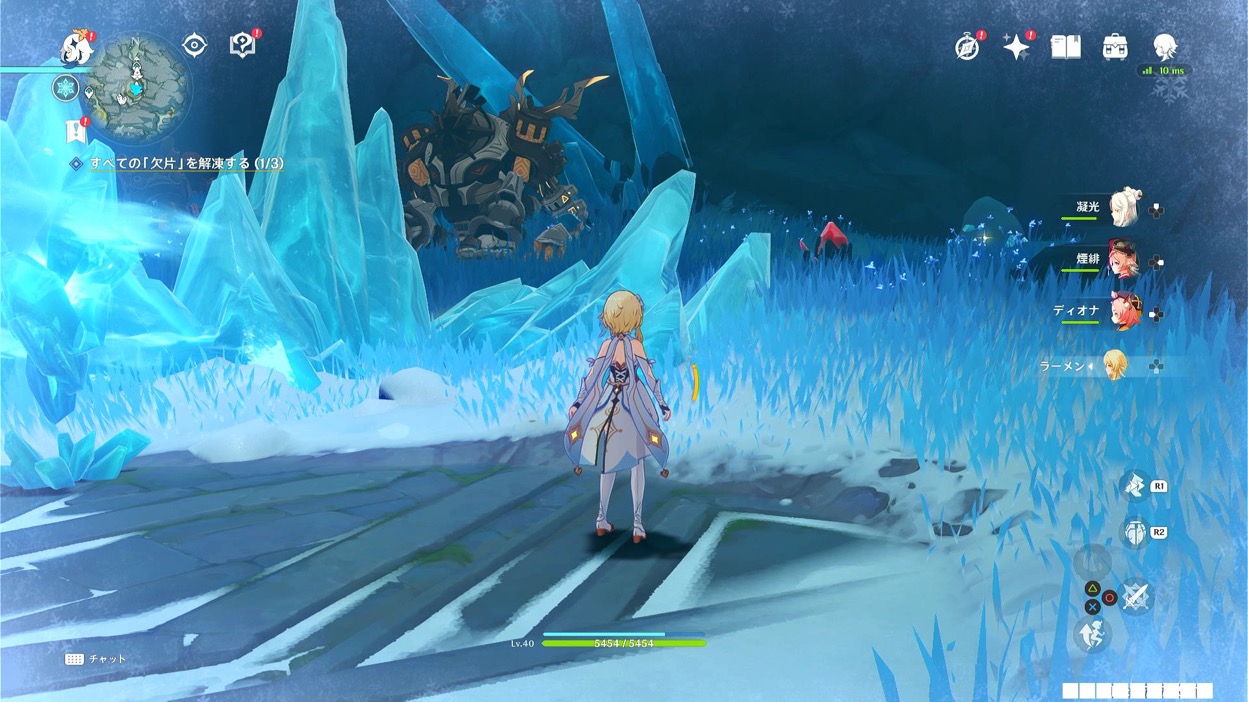
Task: Switch to party member 煙緋
Action: pos(1125,260)
